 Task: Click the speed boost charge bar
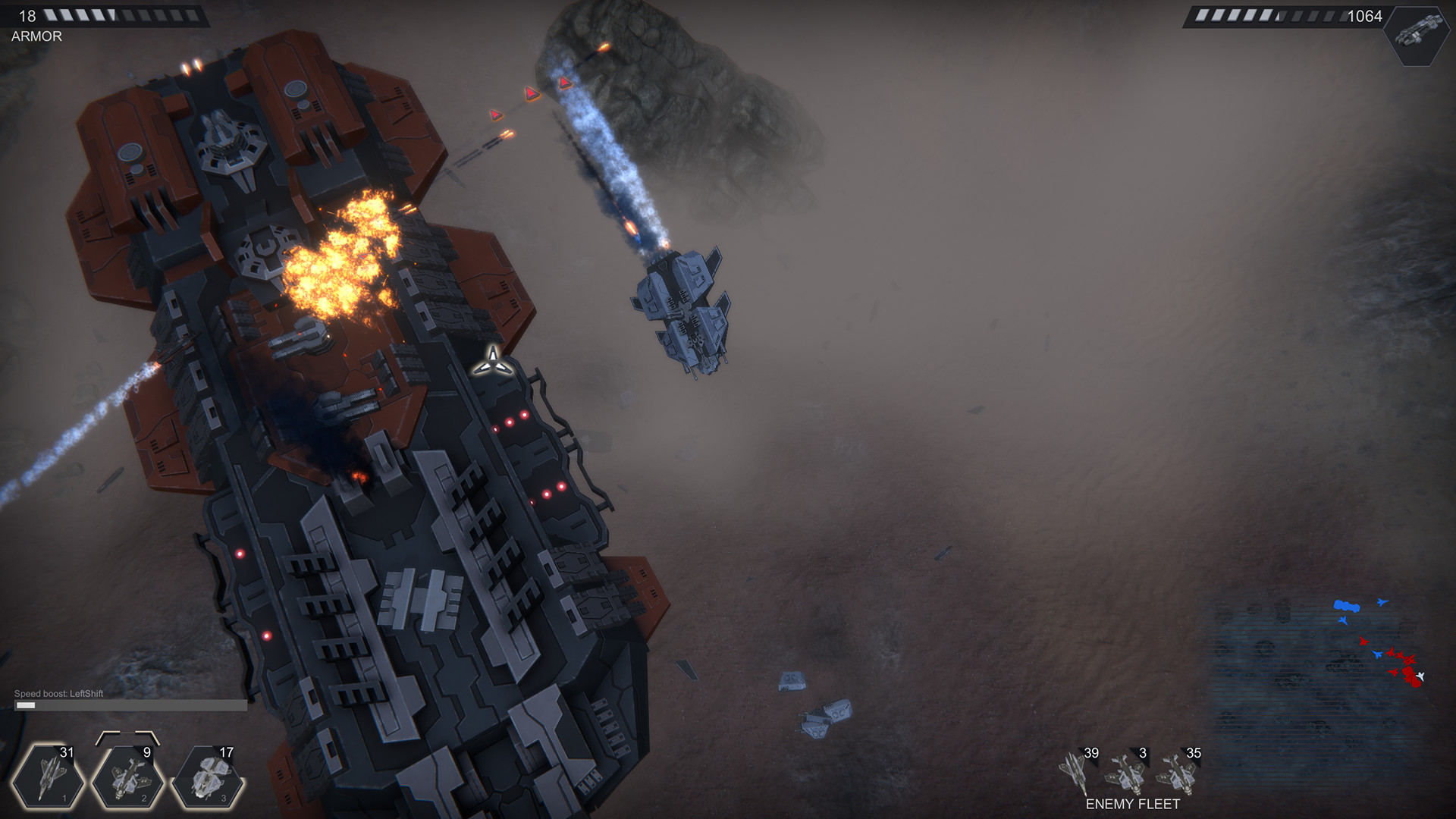click(129, 704)
